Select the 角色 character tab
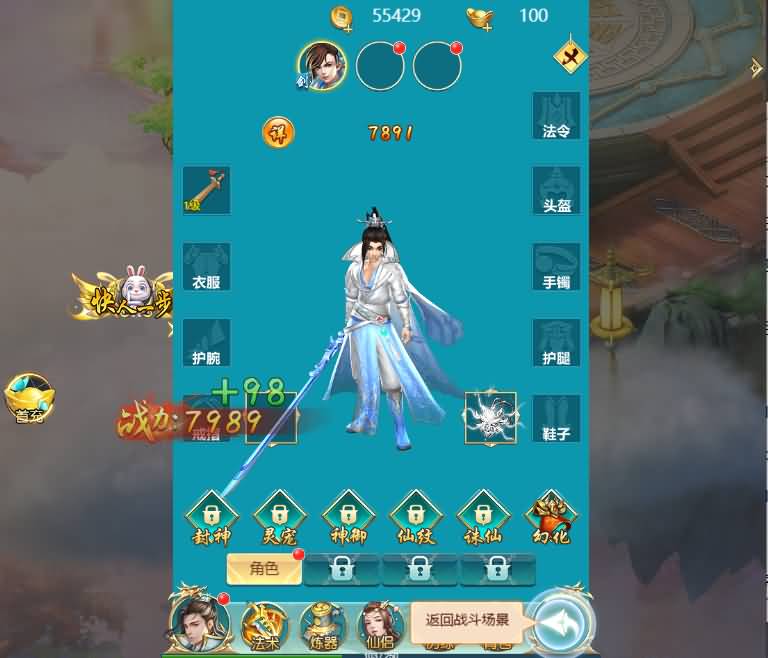Image resolution: width=768 pixels, height=658 pixels. (x=264, y=569)
